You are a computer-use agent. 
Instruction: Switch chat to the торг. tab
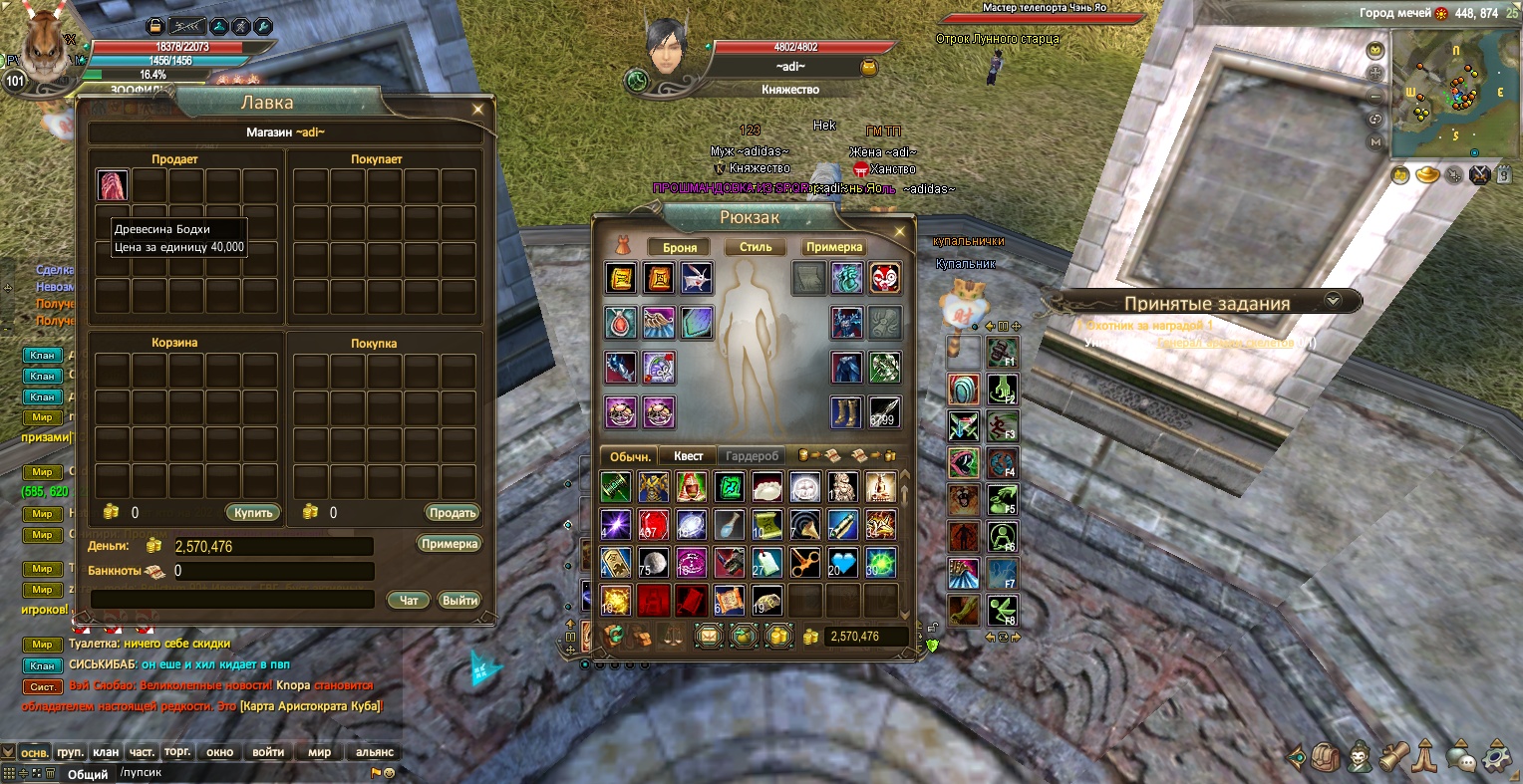coord(177,752)
